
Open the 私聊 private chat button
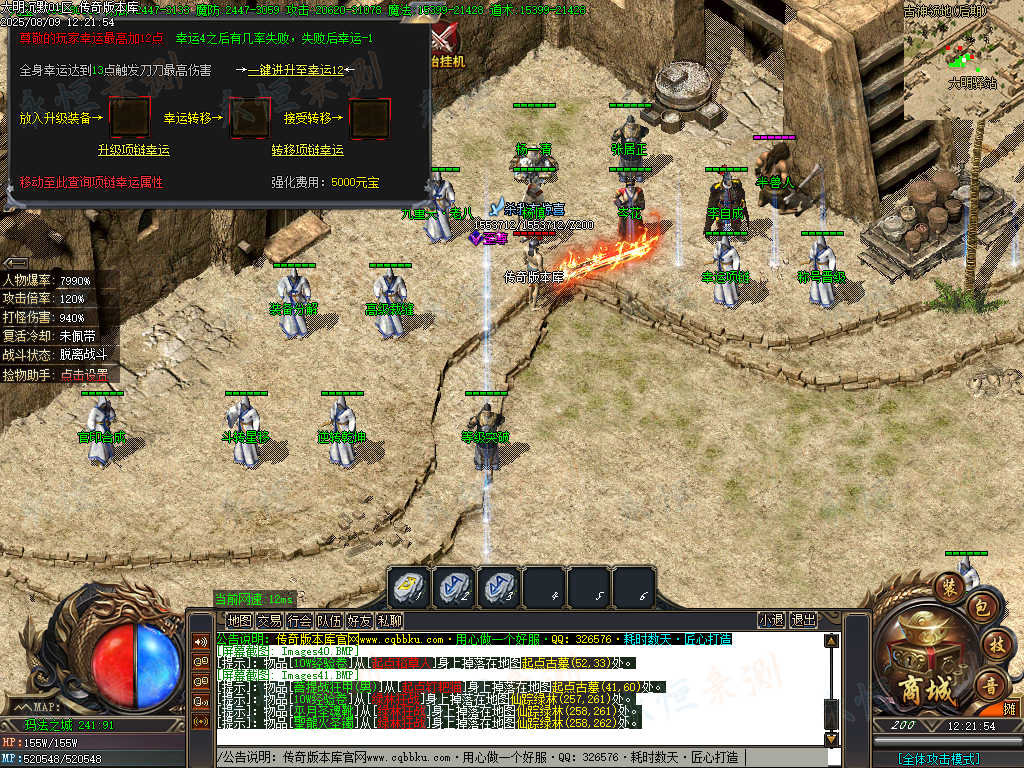coord(389,621)
